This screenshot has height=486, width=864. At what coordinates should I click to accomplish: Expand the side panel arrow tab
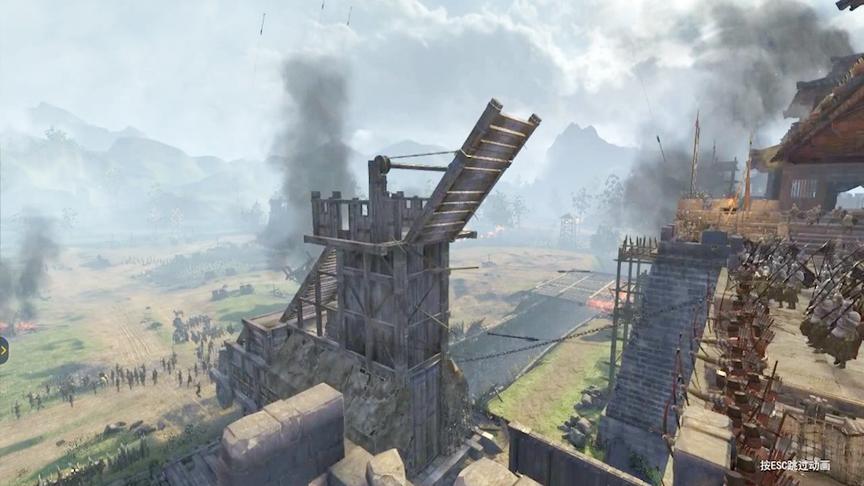click(3, 349)
